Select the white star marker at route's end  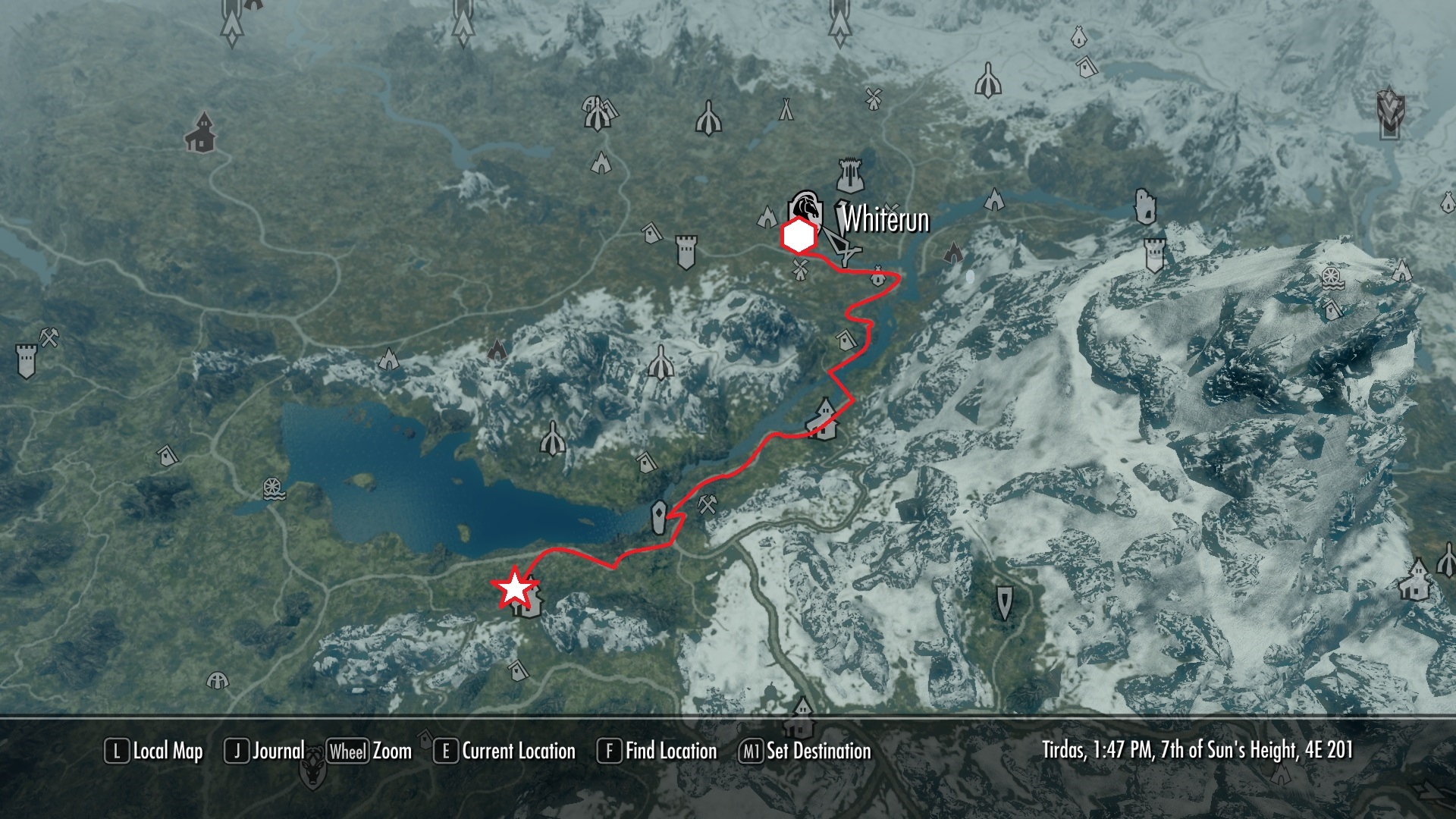point(515,588)
